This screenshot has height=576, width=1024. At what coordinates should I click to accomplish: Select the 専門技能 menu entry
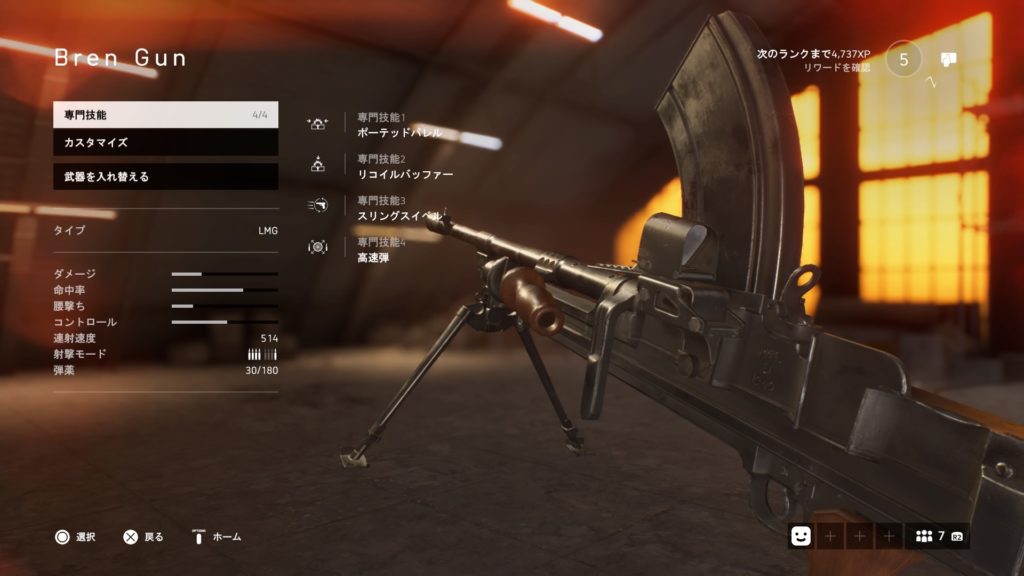coord(165,115)
